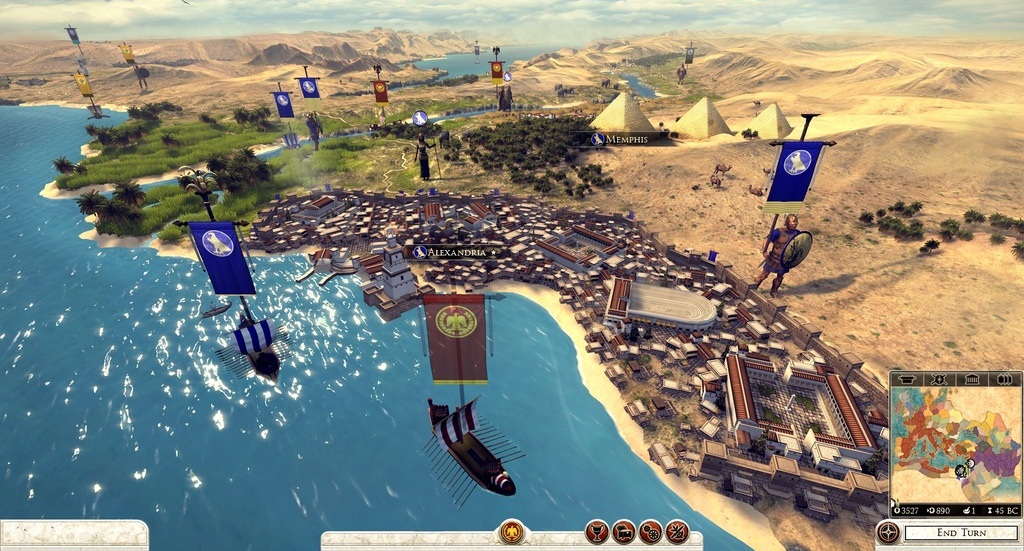Switch to the first minimap list tab
The width and height of the screenshot is (1024, 551).
pos(907,379)
